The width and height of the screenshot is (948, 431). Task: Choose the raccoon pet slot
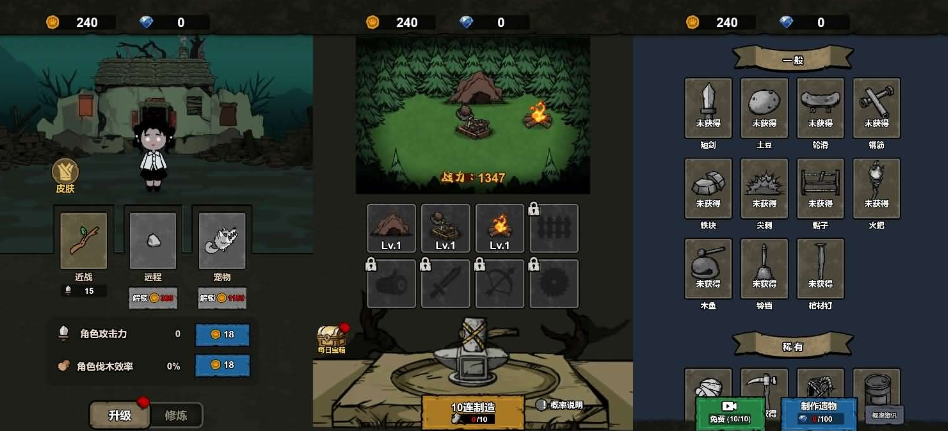[x=221, y=241]
